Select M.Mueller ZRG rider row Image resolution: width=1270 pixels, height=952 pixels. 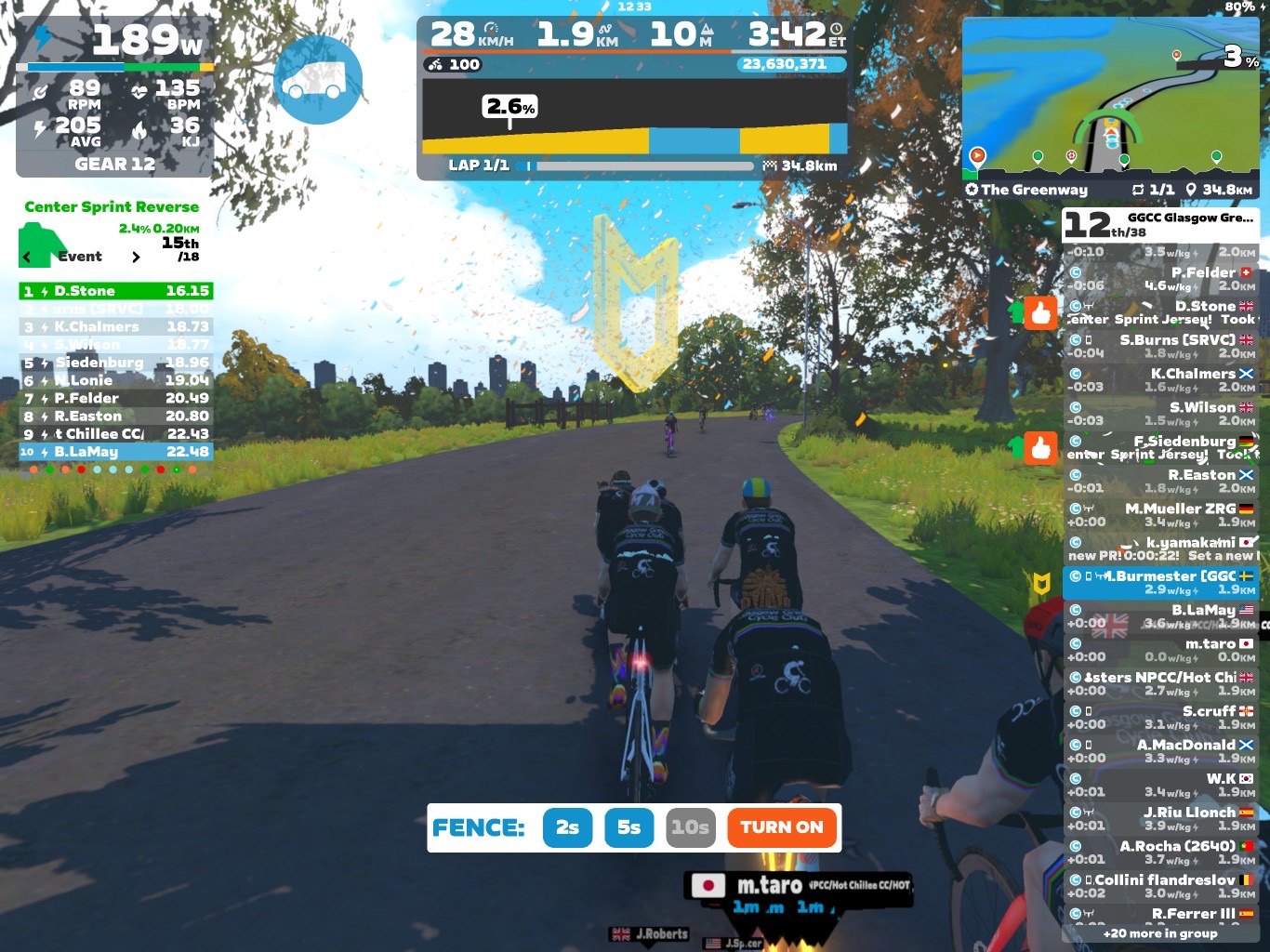[1160, 514]
